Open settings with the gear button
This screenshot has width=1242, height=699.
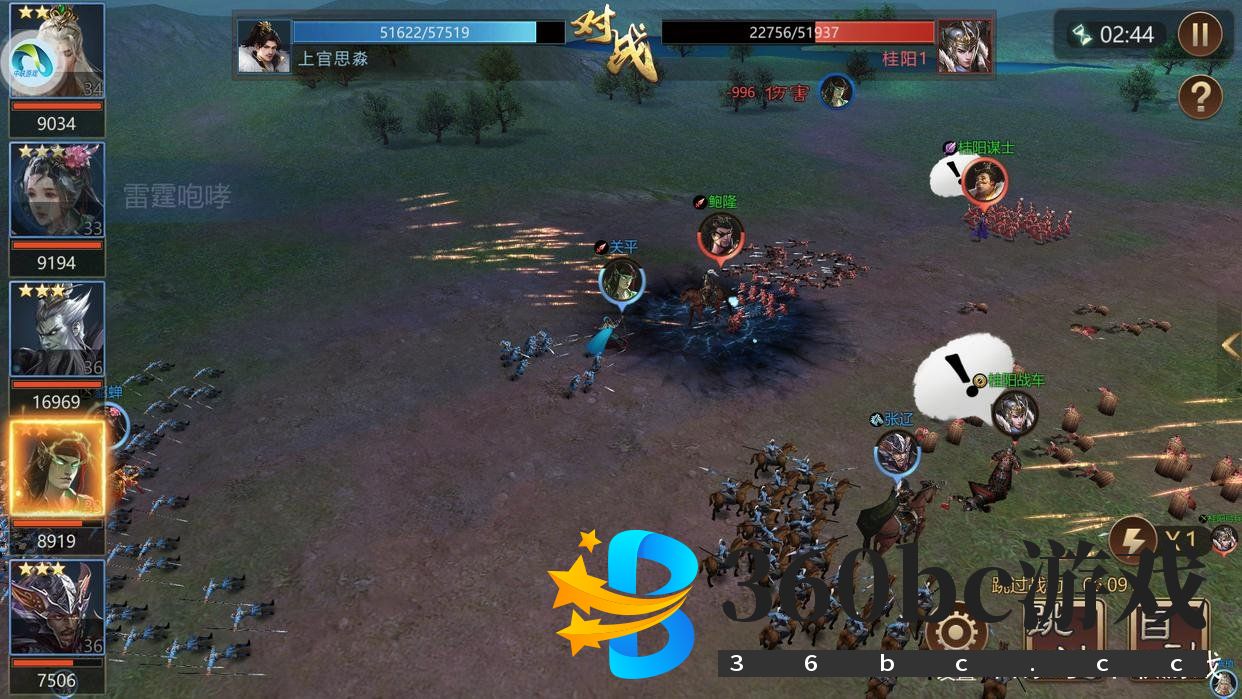pos(956,632)
